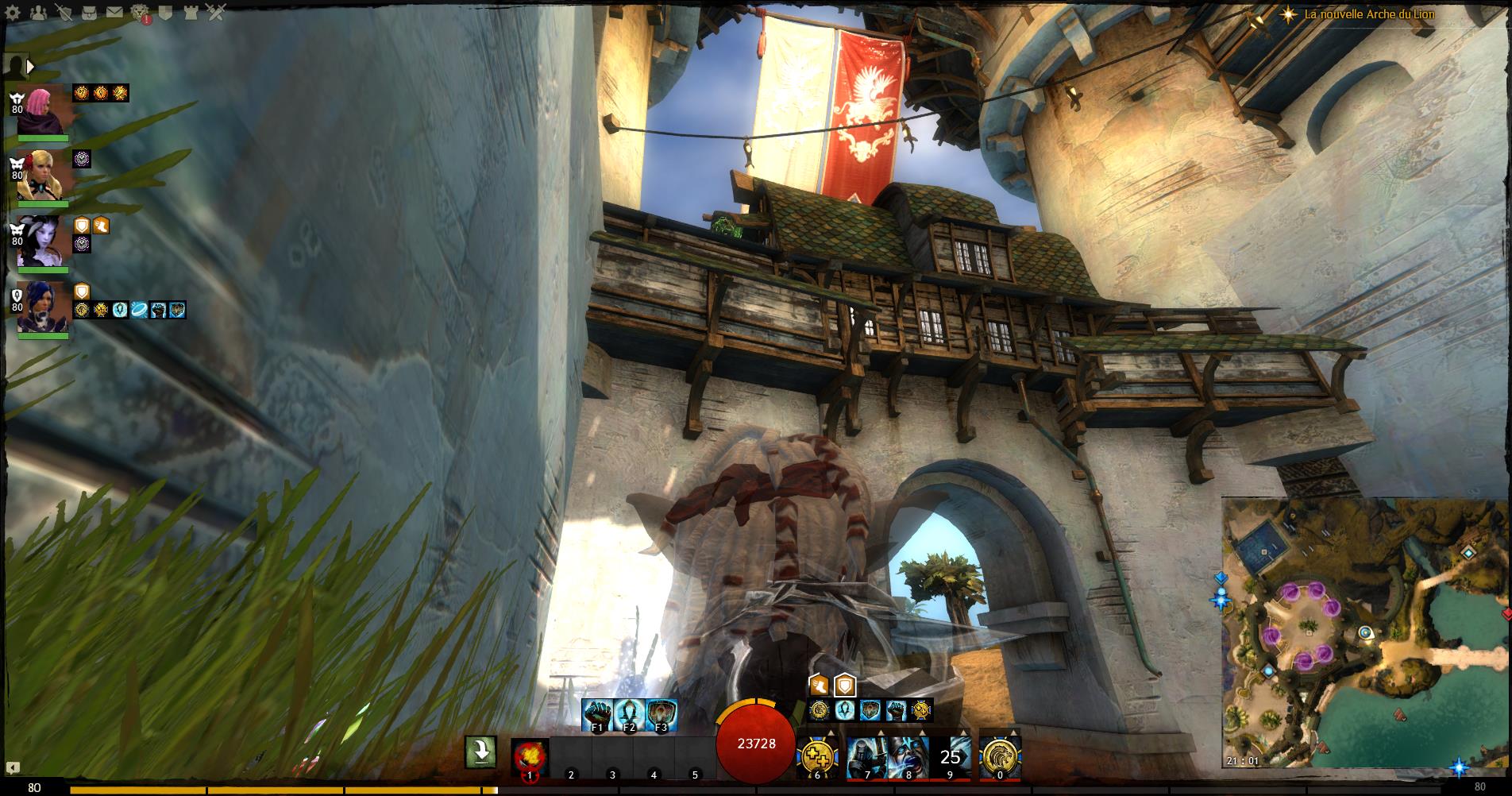Image resolution: width=1512 pixels, height=796 pixels.
Task: Open the World vs World tower icon
Action: click(191, 12)
